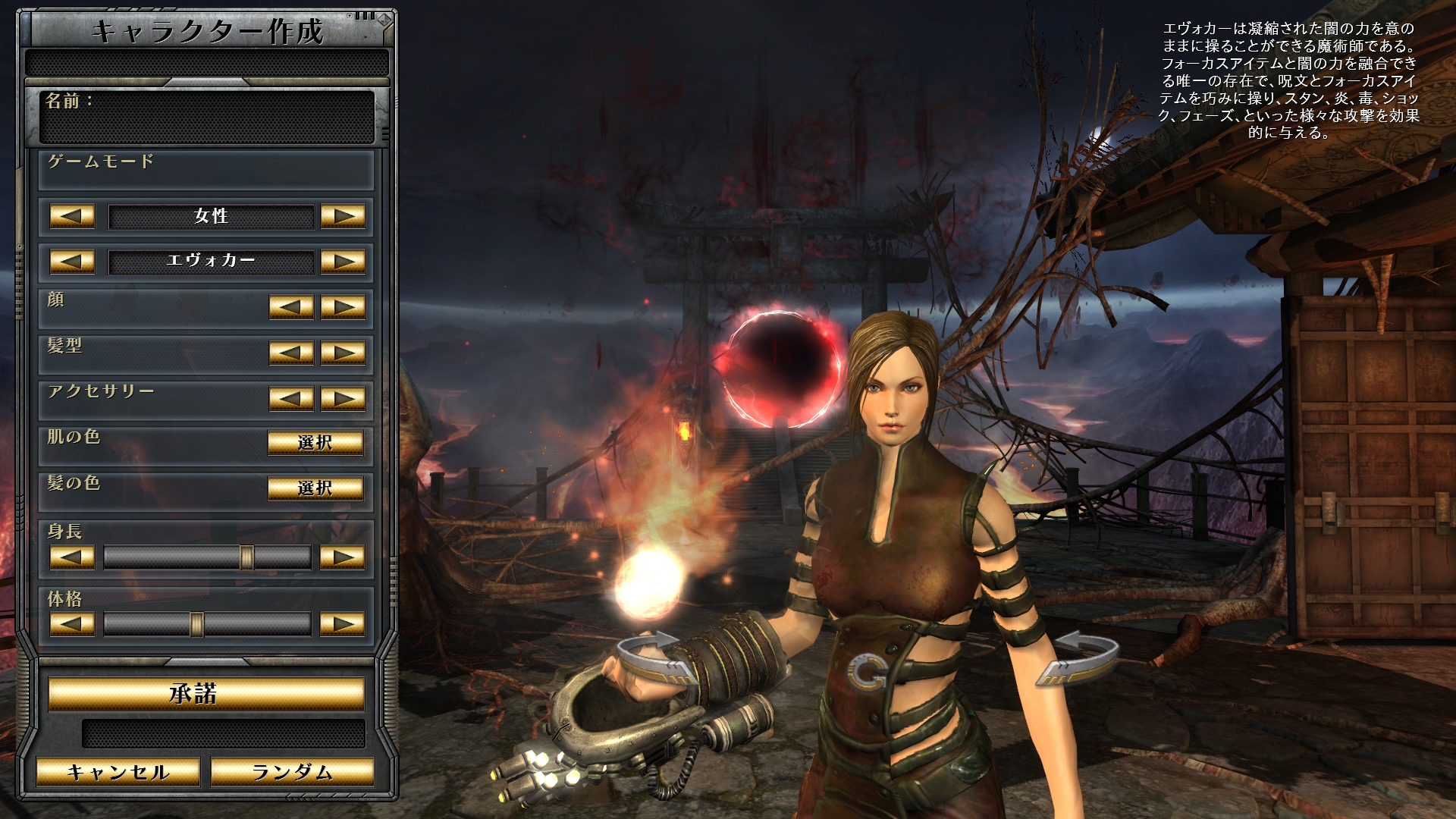Viewport: 1456px width, 819px height.
Task: Select the next accessory (アクセサリー)
Action: click(x=343, y=398)
